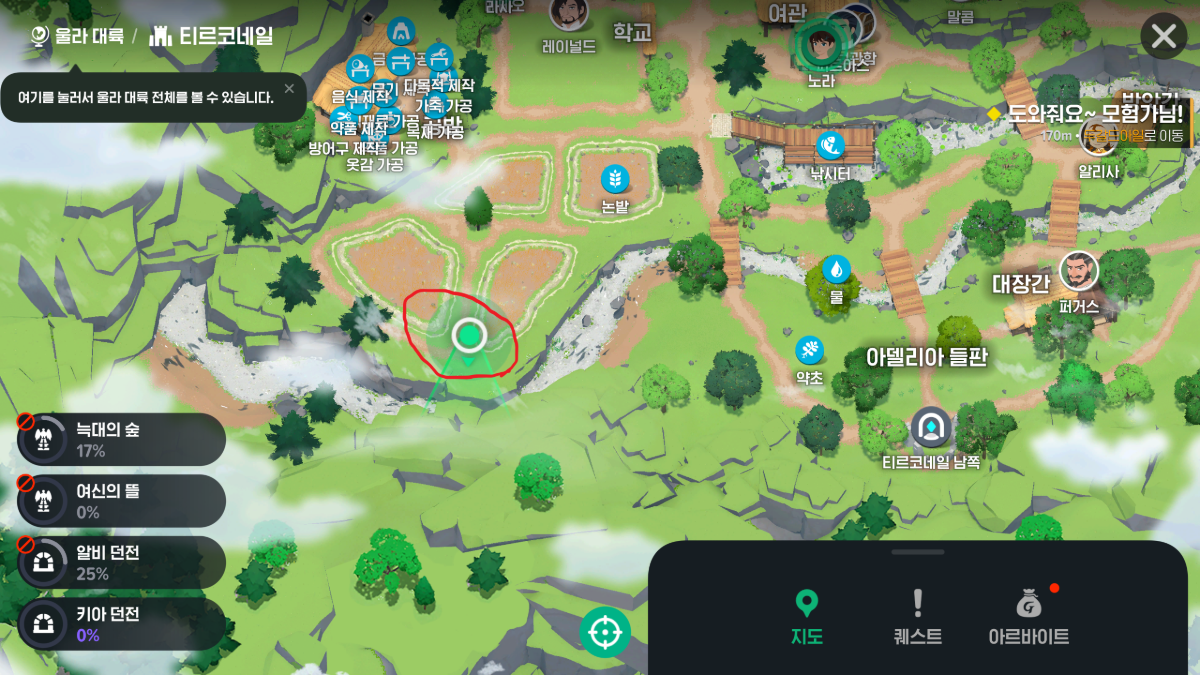Viewport: 1200px width, 675px height.
Task: Select the 레이널드 NPC portrait
Action: [568, 14]
